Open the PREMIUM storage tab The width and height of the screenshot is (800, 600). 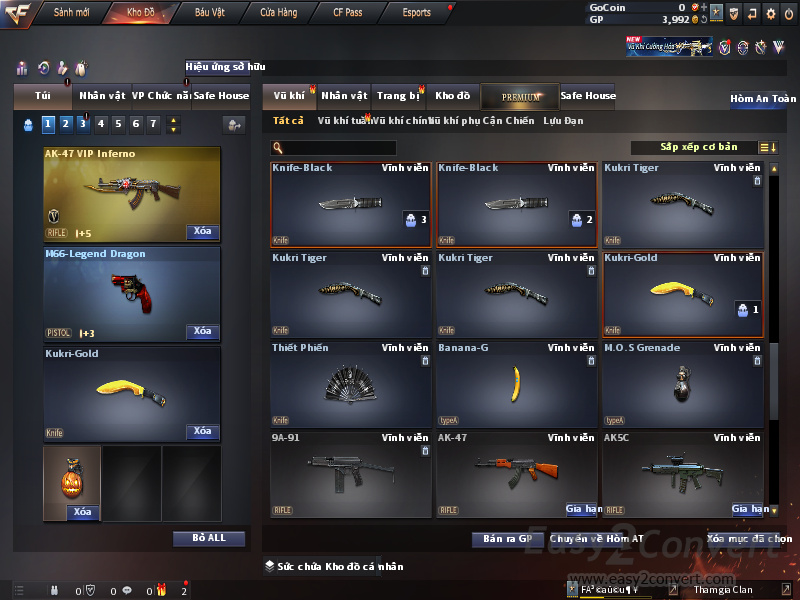[520, 96]
